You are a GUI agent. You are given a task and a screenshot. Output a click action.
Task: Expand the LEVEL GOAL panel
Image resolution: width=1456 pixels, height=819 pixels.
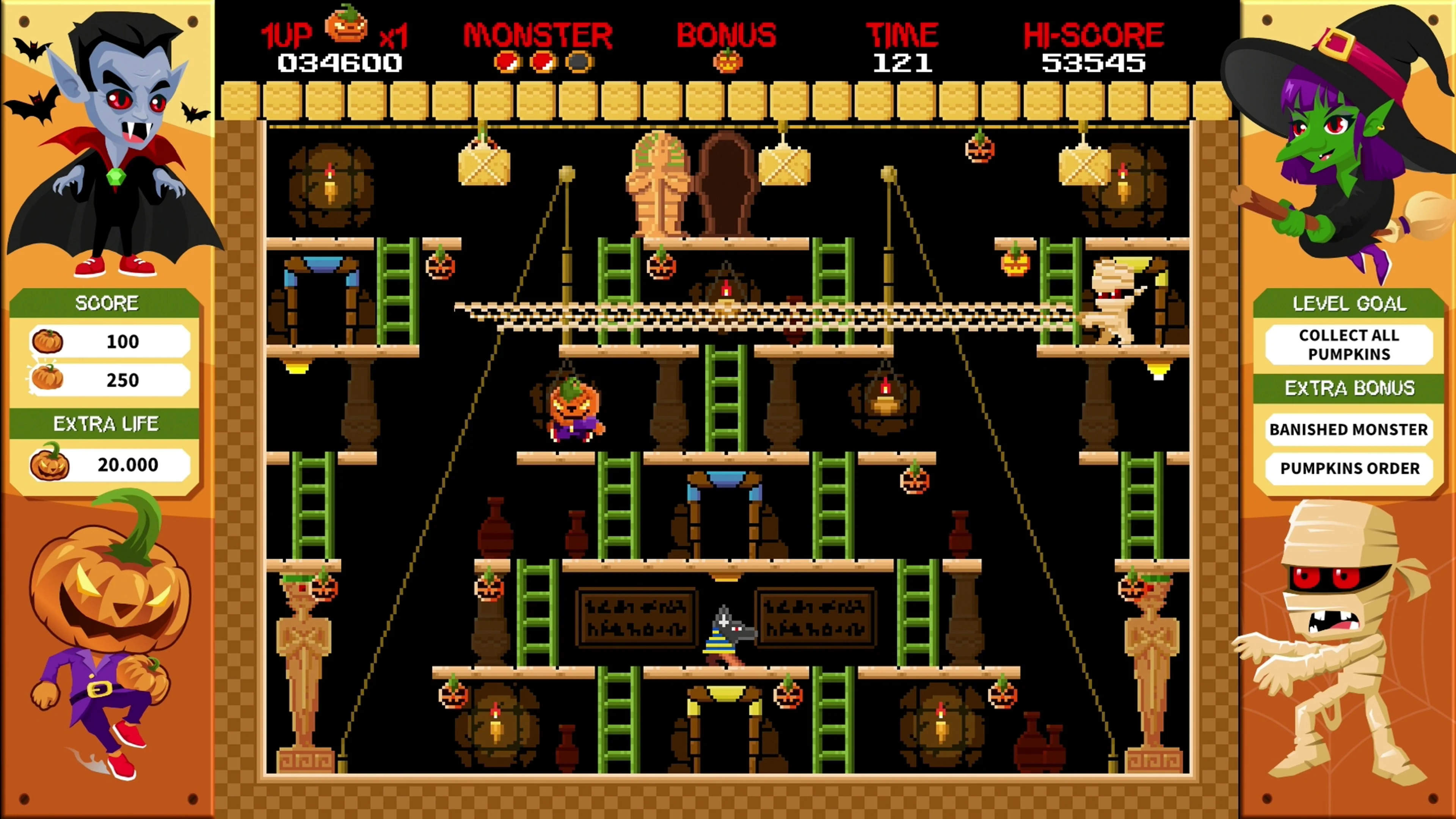1349,303
